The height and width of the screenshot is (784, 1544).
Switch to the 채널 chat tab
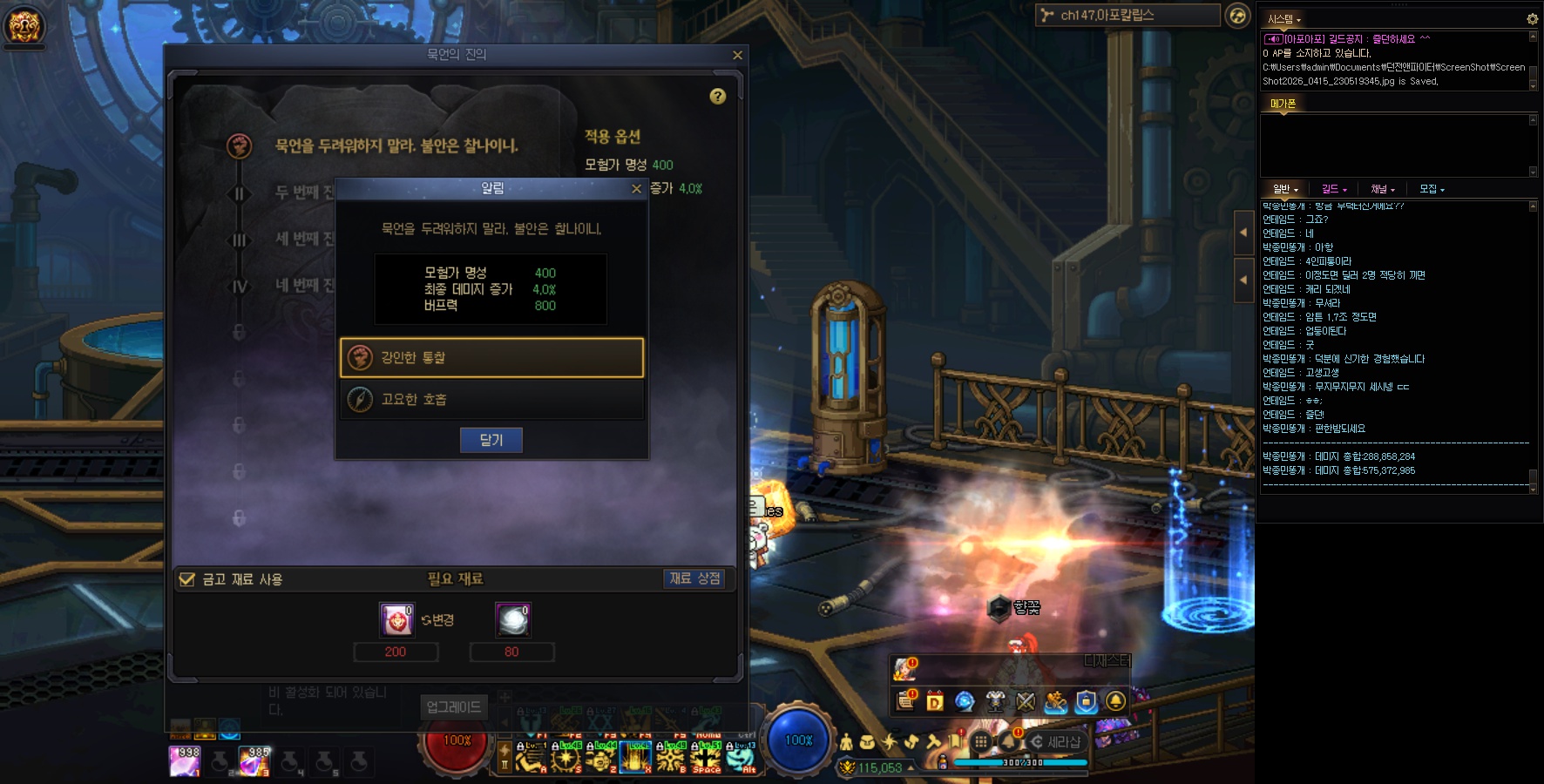[1382, 189]
